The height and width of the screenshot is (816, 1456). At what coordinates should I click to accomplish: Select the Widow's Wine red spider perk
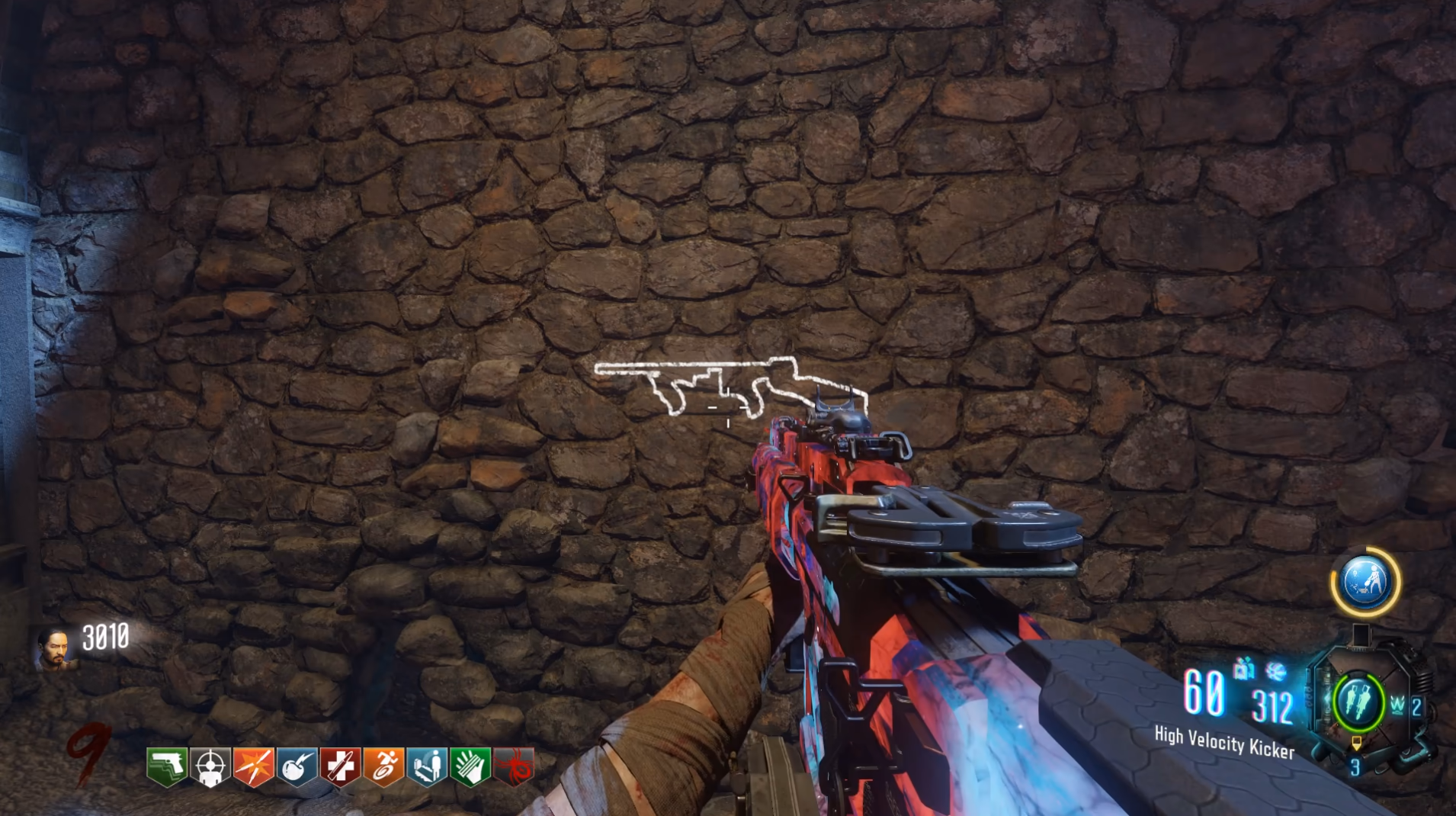point(514,766)
